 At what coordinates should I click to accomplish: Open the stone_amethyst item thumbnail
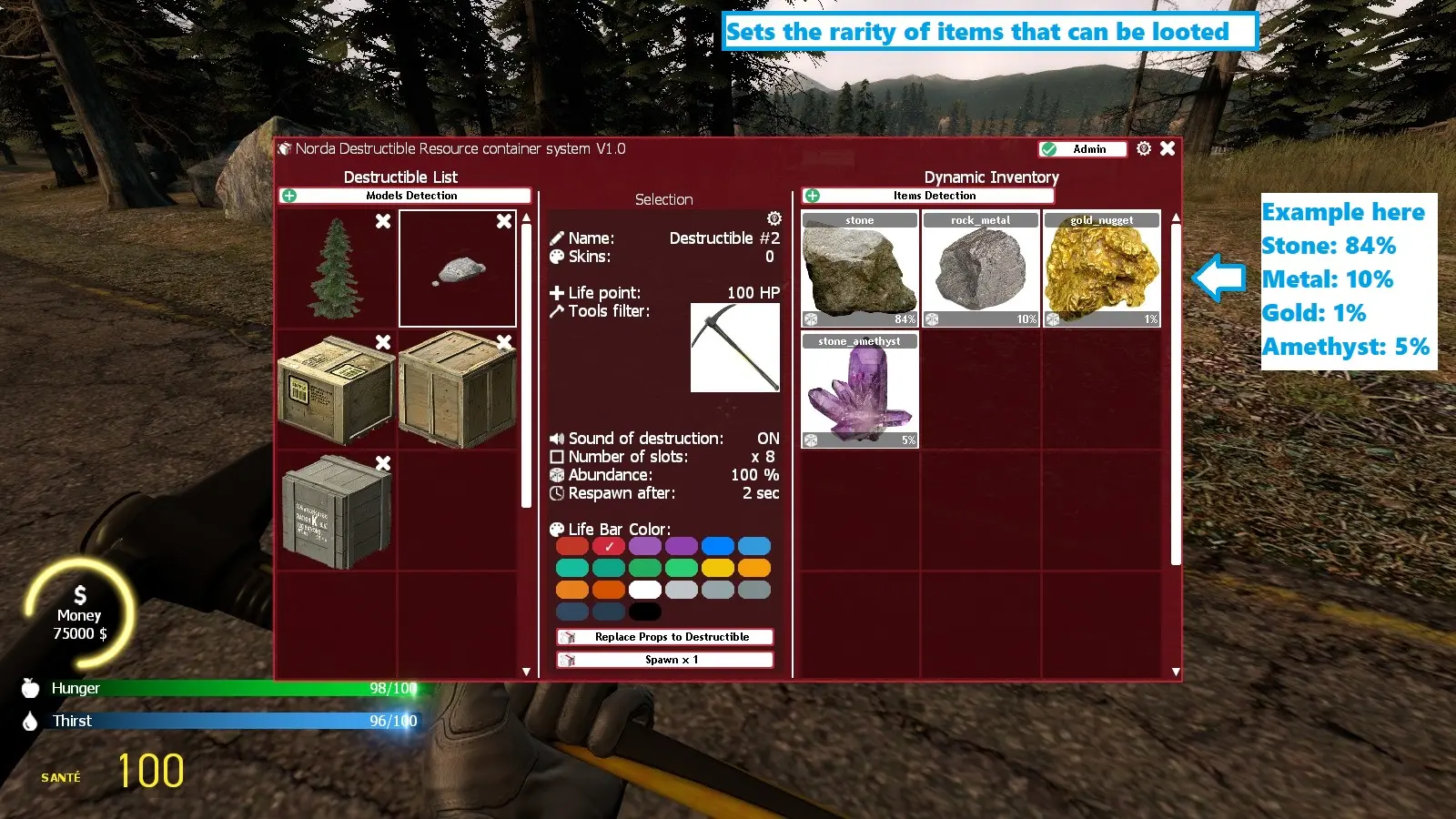coord(859,391)
